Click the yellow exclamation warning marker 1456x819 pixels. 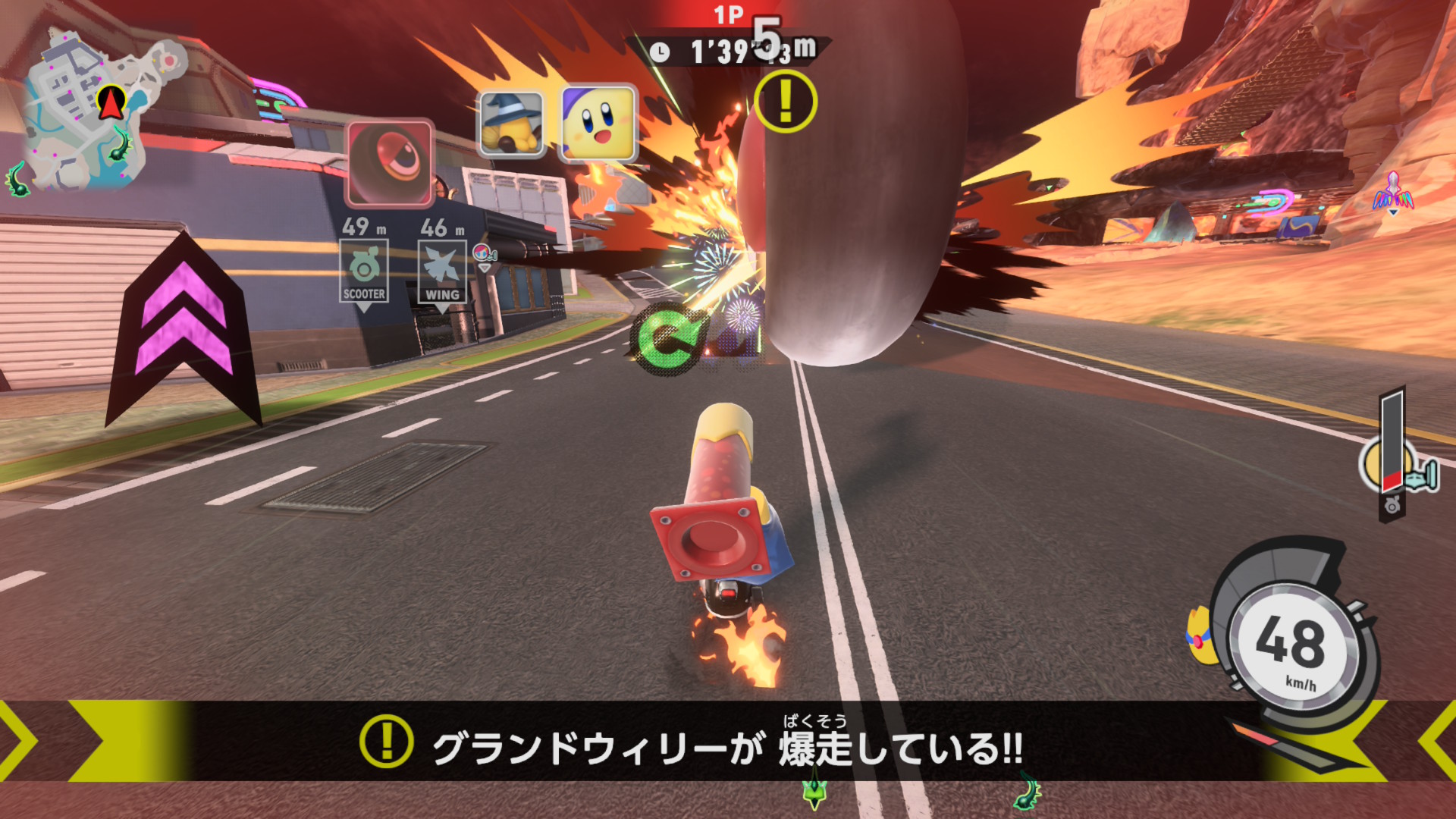pyautogui.click(x=786, y=102)
